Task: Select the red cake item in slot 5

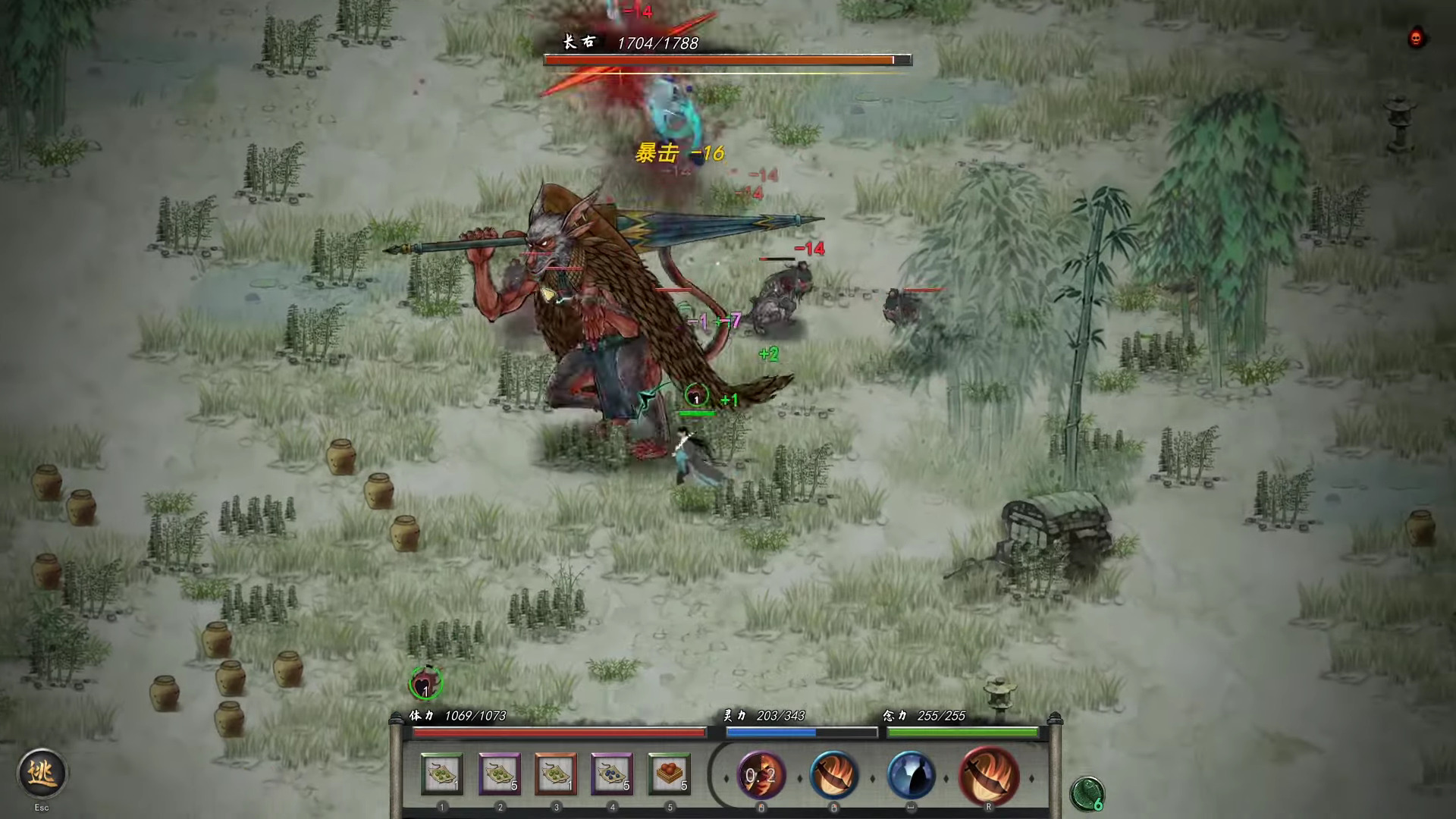Action: tap(670, 773)
